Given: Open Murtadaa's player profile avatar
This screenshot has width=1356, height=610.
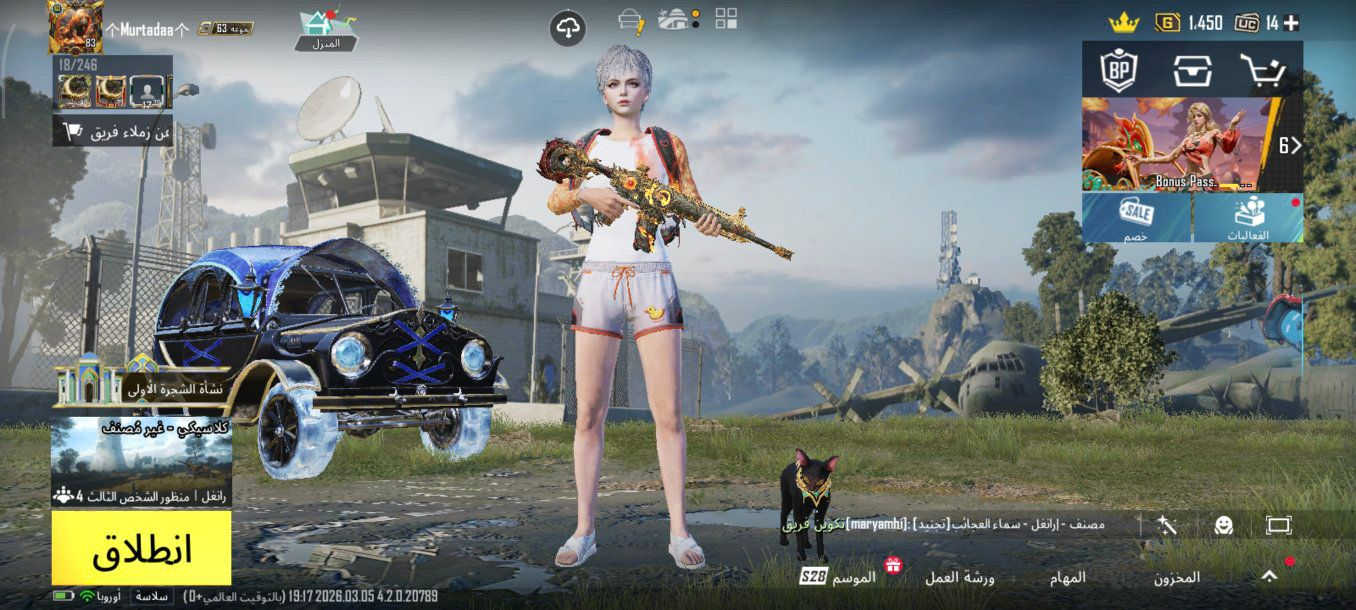Looking at the screenshot, I should pos(75,27).
